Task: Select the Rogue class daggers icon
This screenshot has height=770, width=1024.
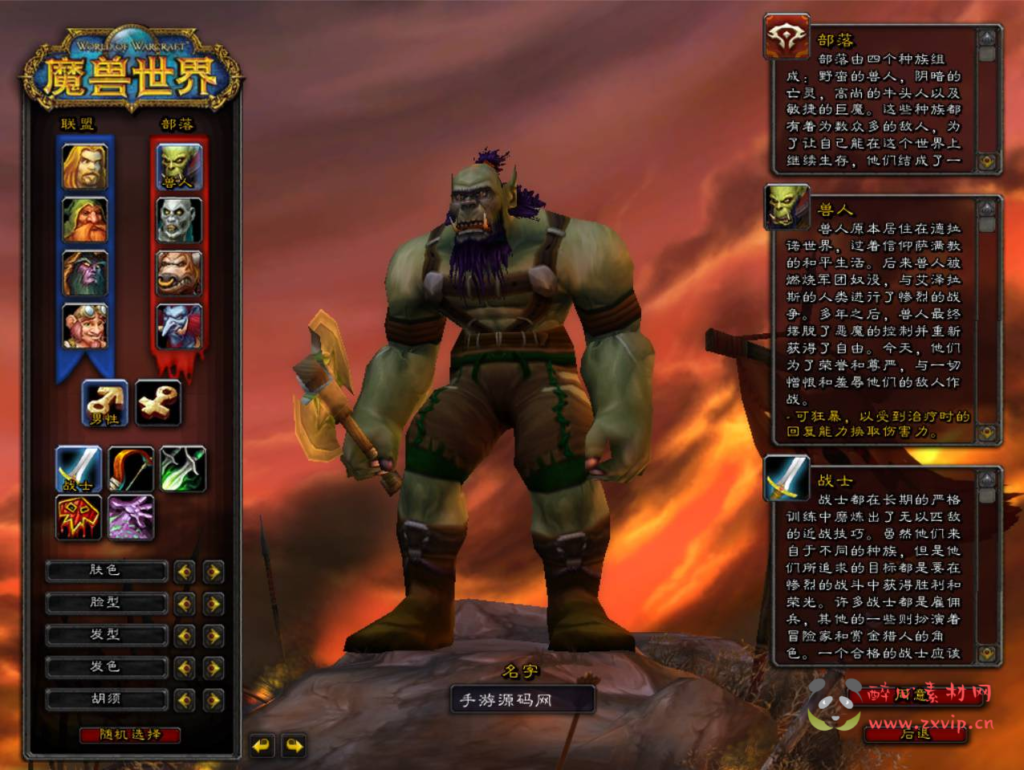Action: pos(183,469)
